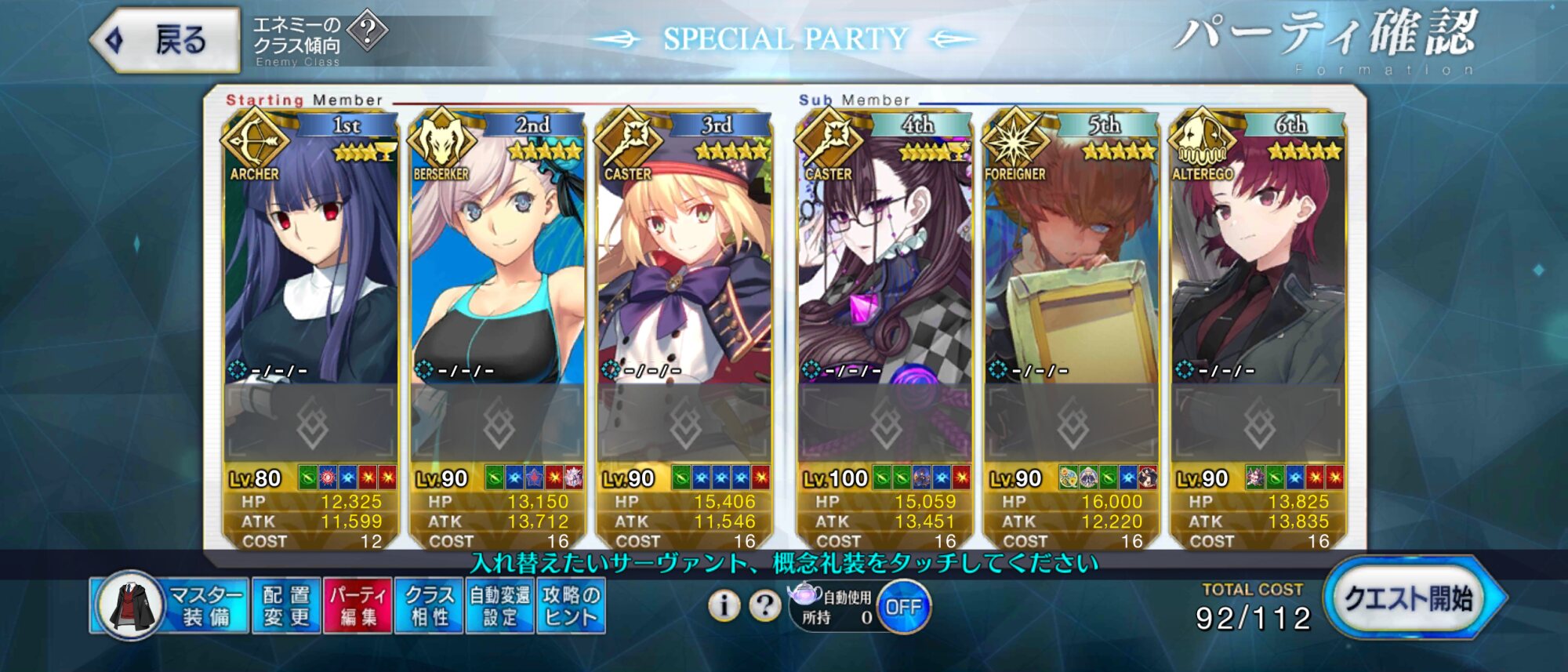The height and width of the screenshot is (672, 1568).
Task: Select the 2nd slot Berserker servant card
Action: 498,259
